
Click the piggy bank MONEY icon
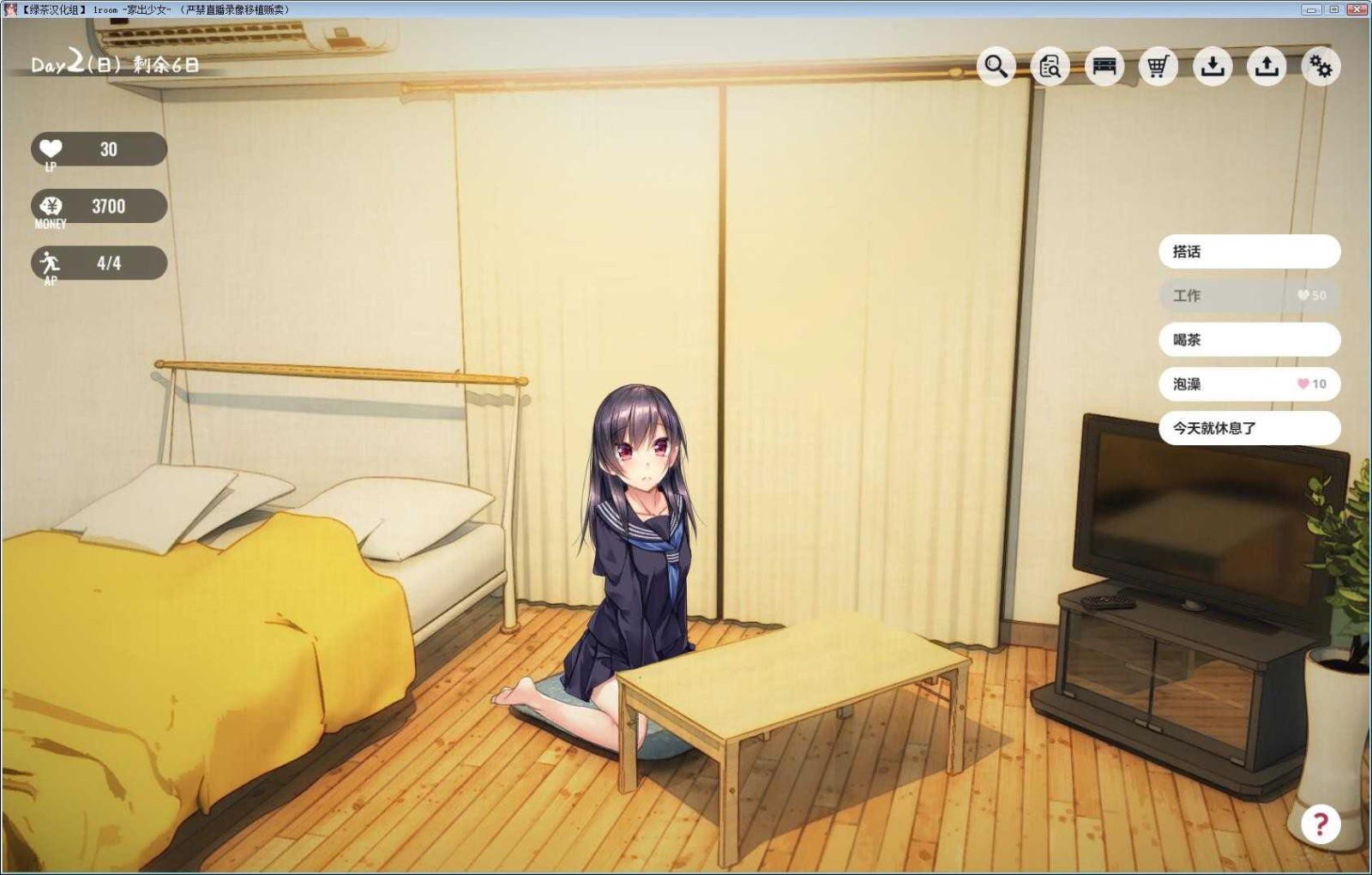click(51, 204)
